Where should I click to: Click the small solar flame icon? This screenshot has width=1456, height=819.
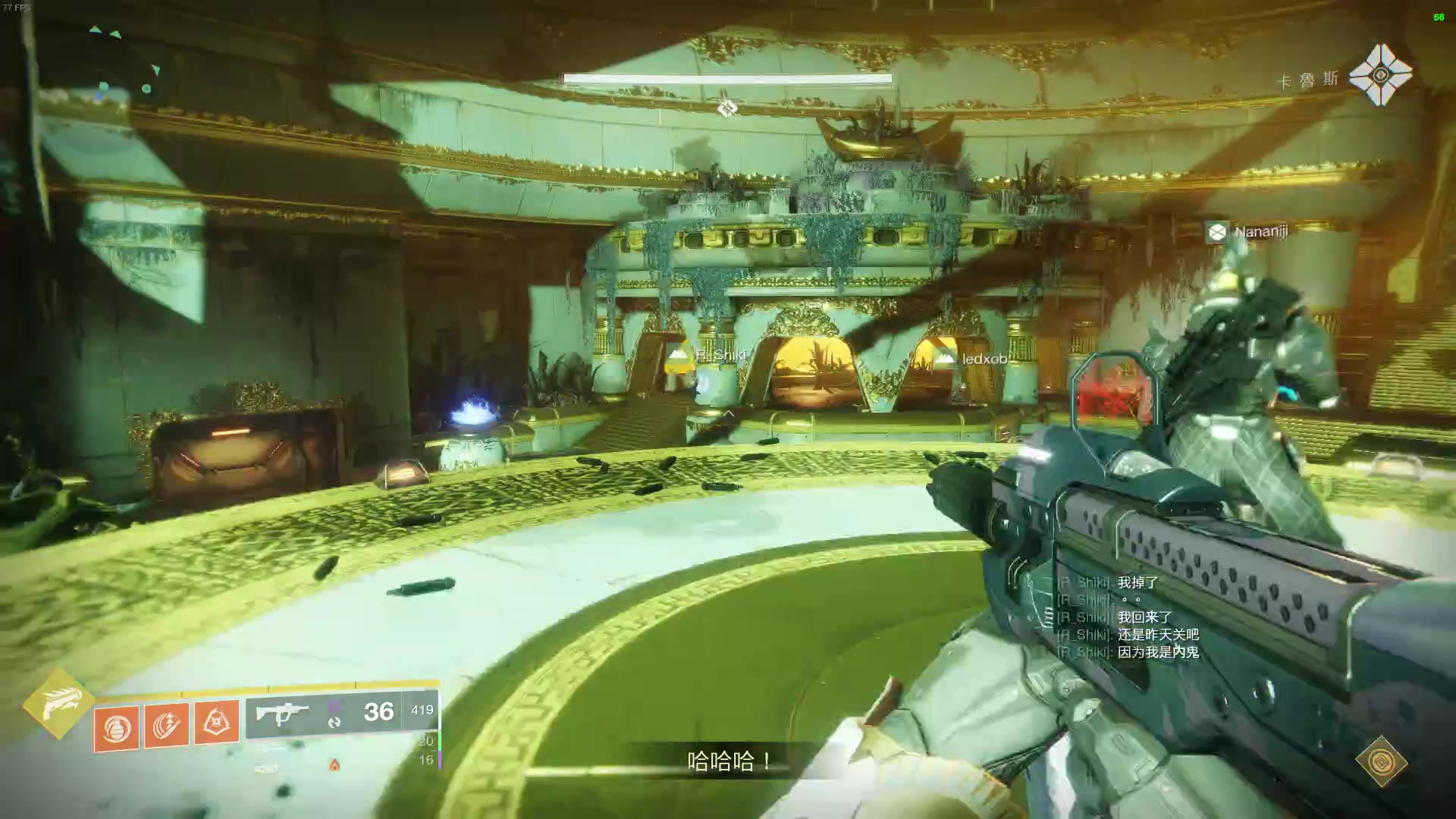click(x=334, y=765)
